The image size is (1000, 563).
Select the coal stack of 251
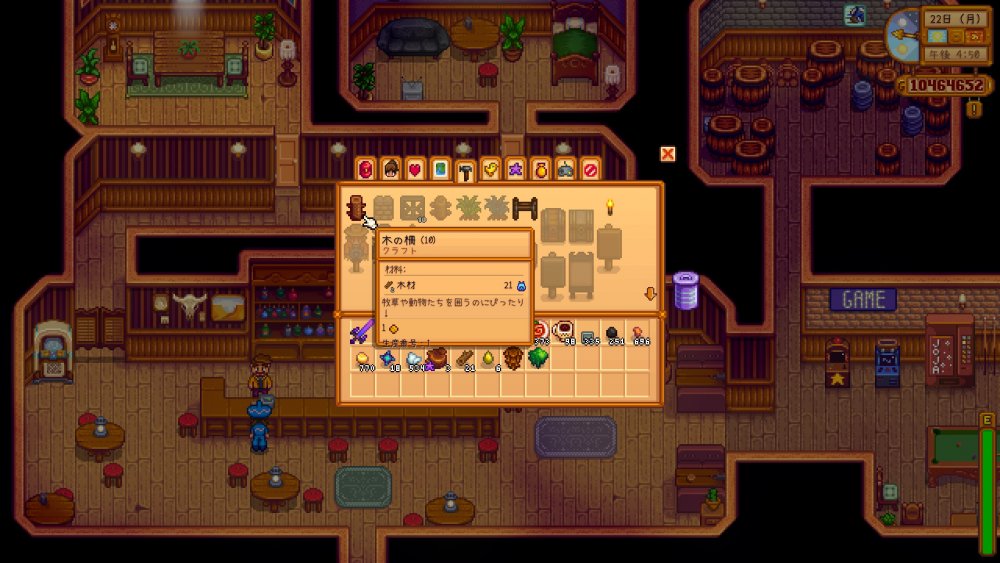[x=613, y=331]
